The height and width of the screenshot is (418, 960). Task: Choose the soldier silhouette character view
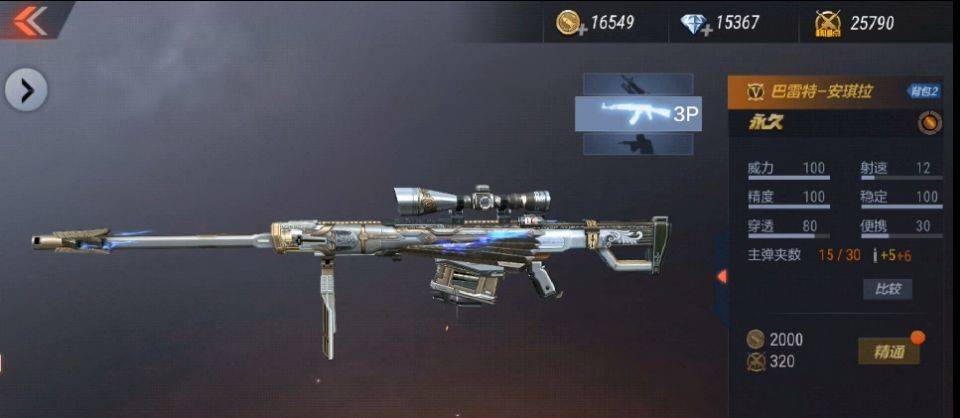point(637,145)
